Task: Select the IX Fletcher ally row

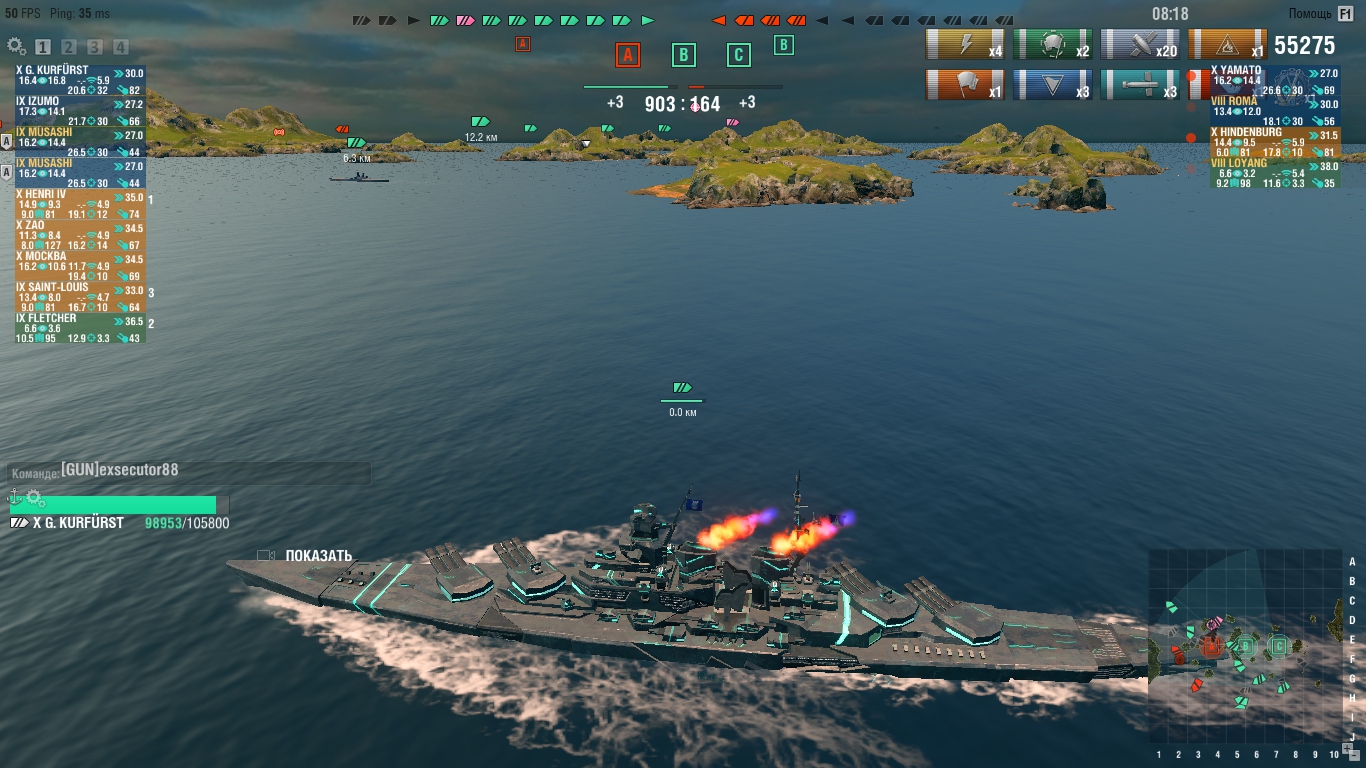Action: [x=80, y=328]
